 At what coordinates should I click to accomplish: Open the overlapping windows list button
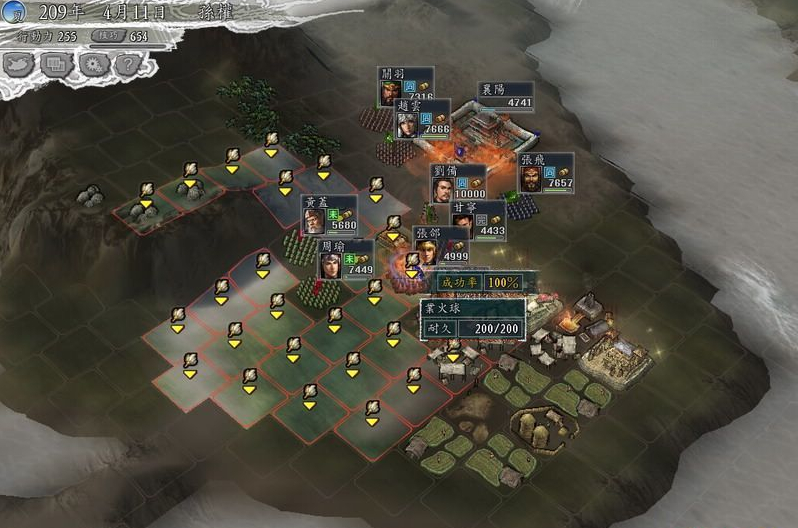tap(57, 64)
